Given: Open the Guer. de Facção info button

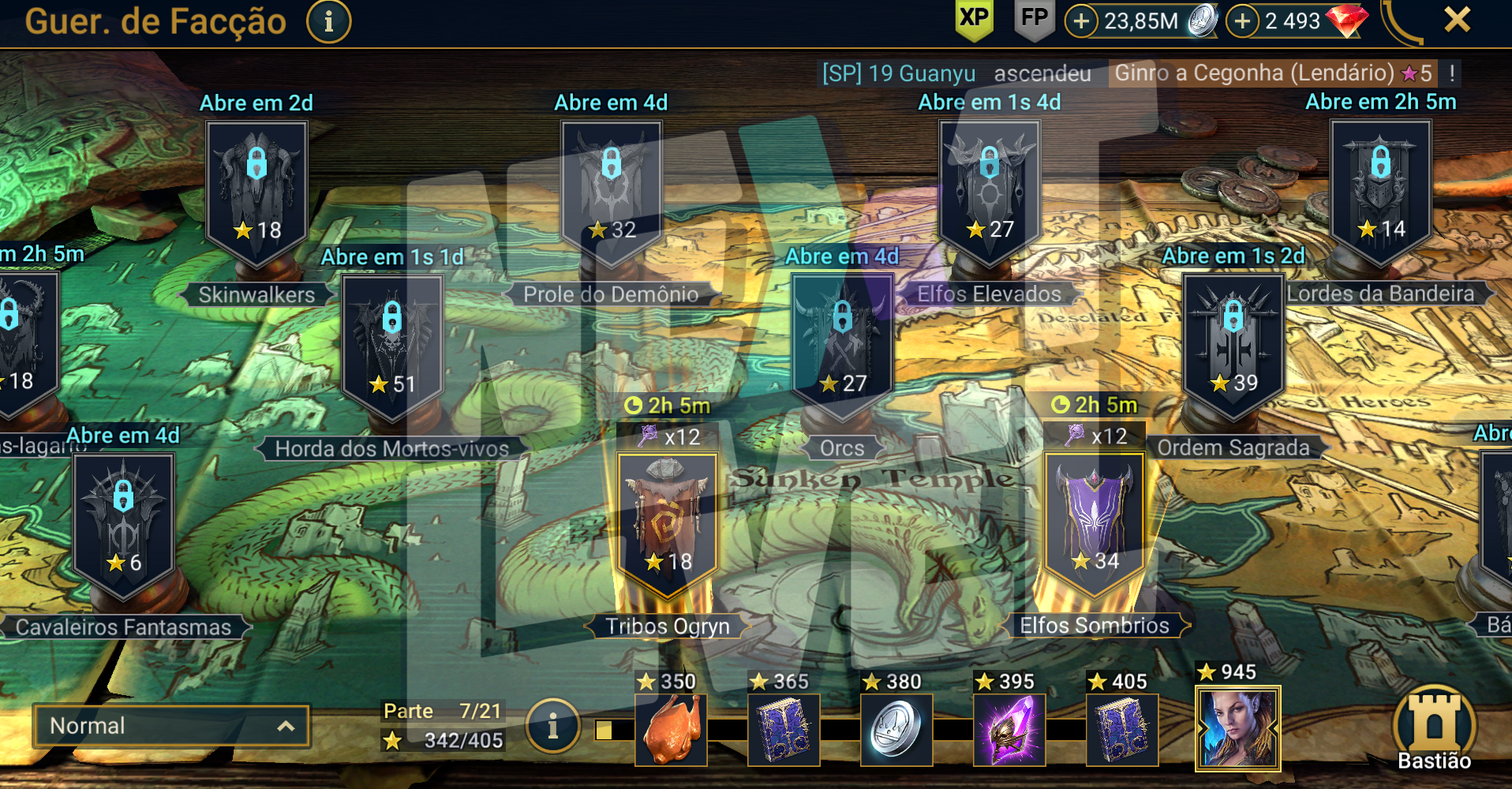Looking at the screenshot, I should coord(328,21).
